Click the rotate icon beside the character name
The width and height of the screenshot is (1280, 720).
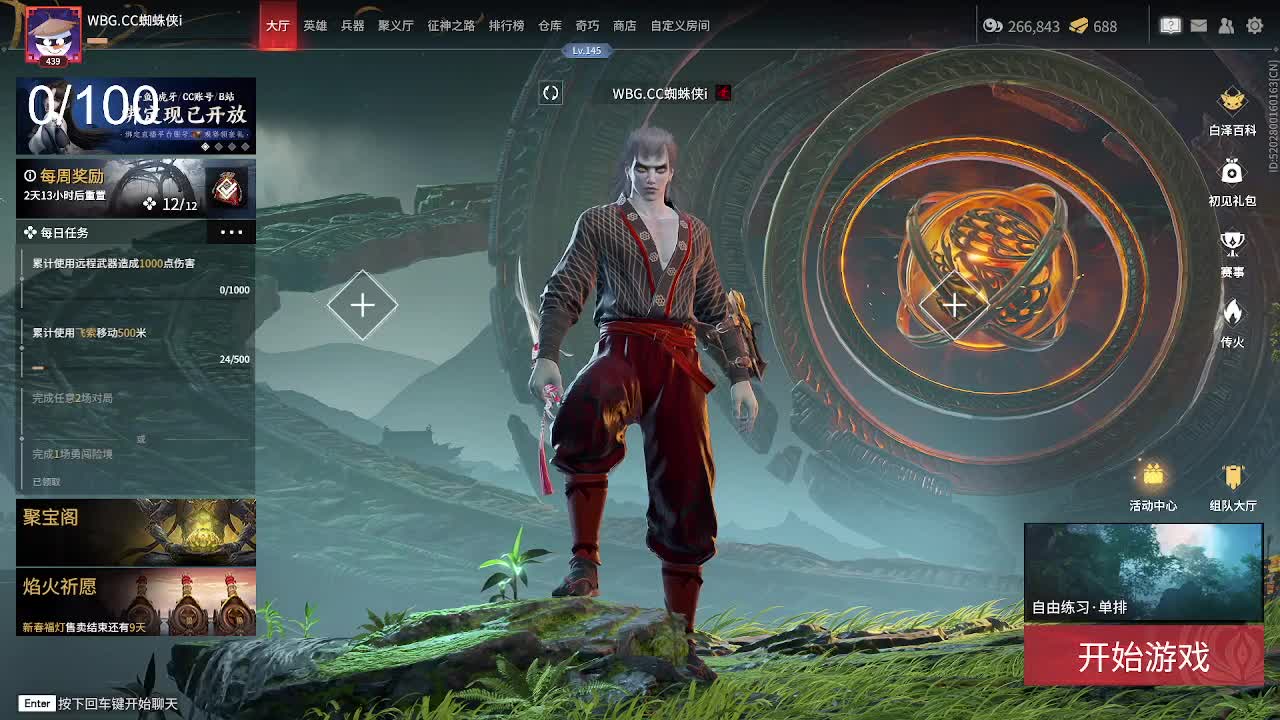549,91
